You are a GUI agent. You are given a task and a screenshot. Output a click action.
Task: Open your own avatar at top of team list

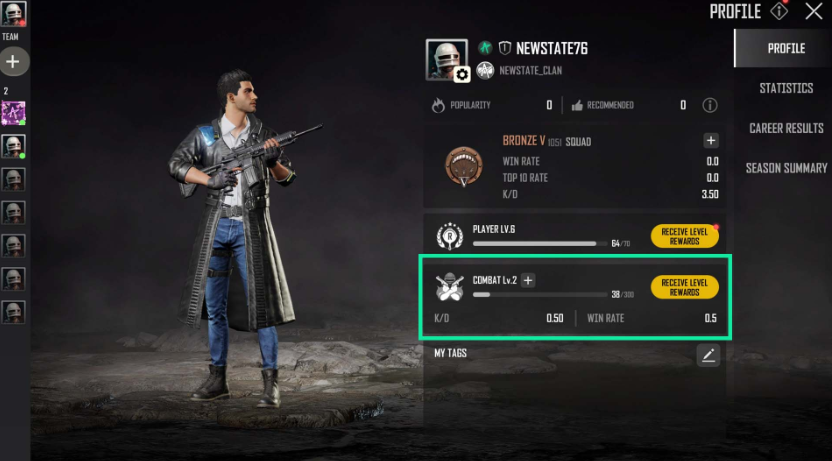[x=13, y=13]
